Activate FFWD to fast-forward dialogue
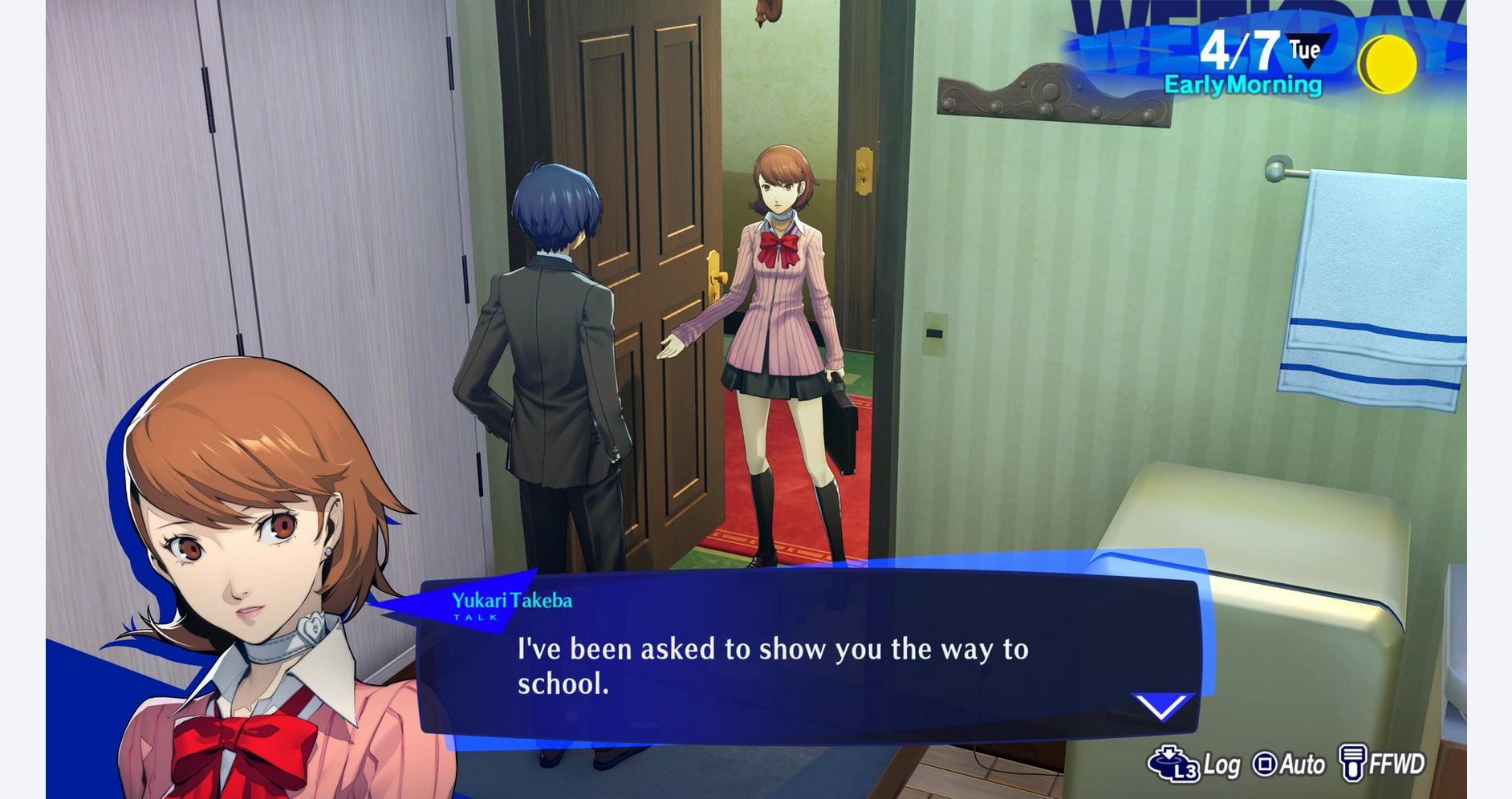Image resolution: width=1512 pixels, height=799 pixels. coord(1382,764)
